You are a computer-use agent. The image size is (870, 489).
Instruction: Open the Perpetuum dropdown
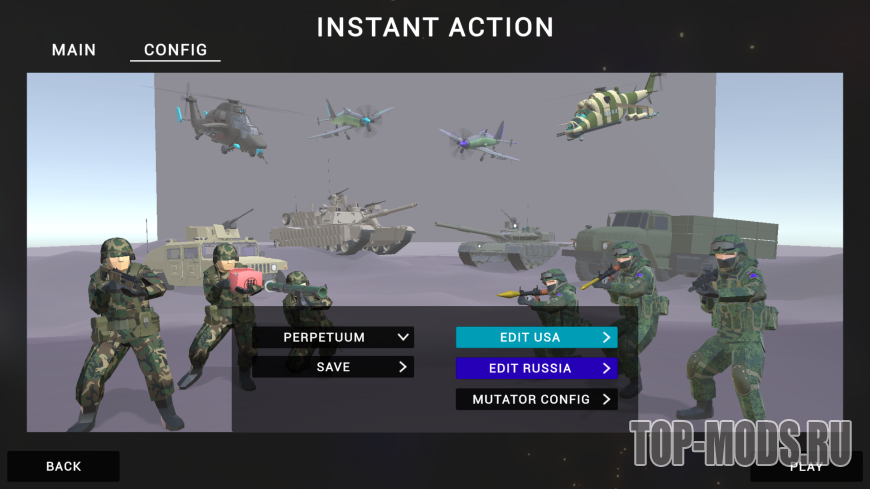333,338
